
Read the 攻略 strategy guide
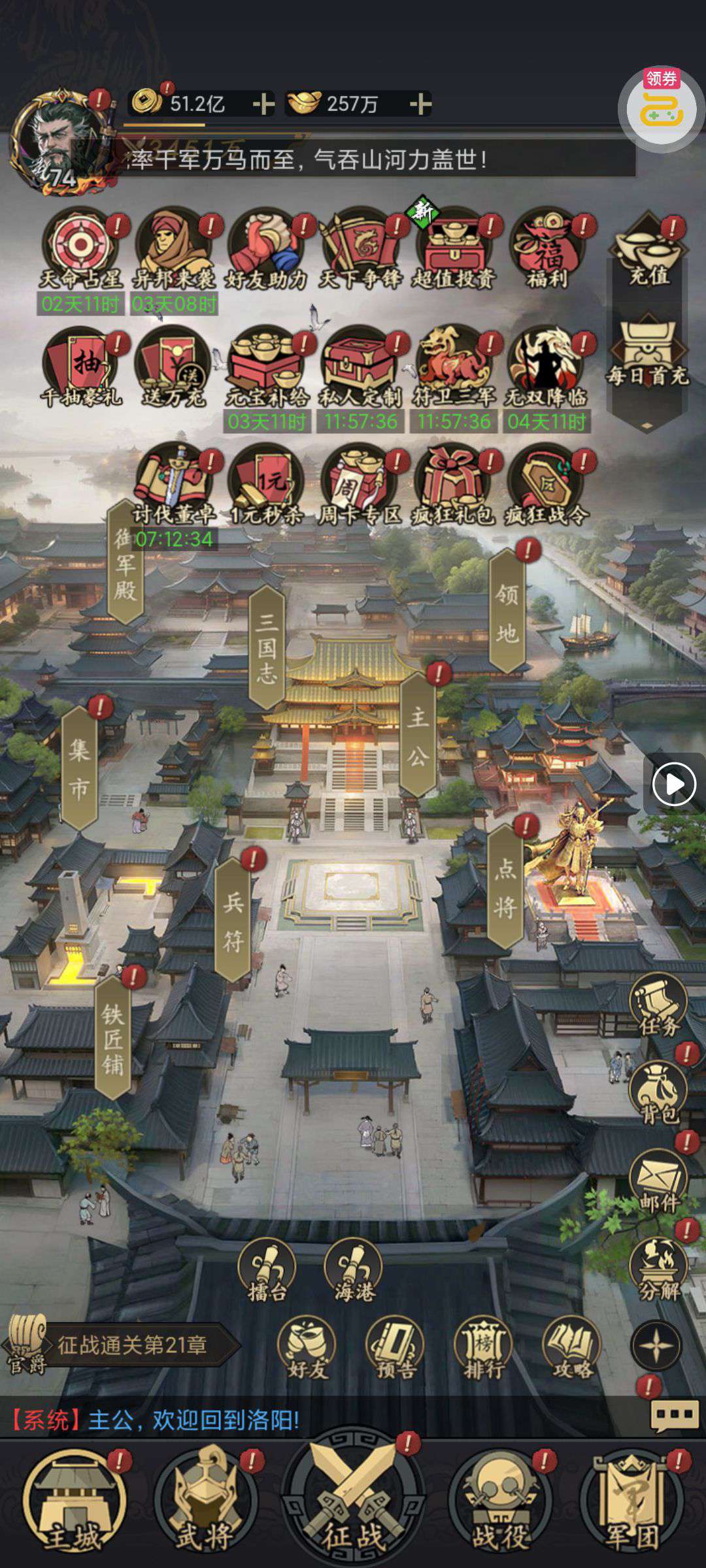click(x=572, y=1347)
